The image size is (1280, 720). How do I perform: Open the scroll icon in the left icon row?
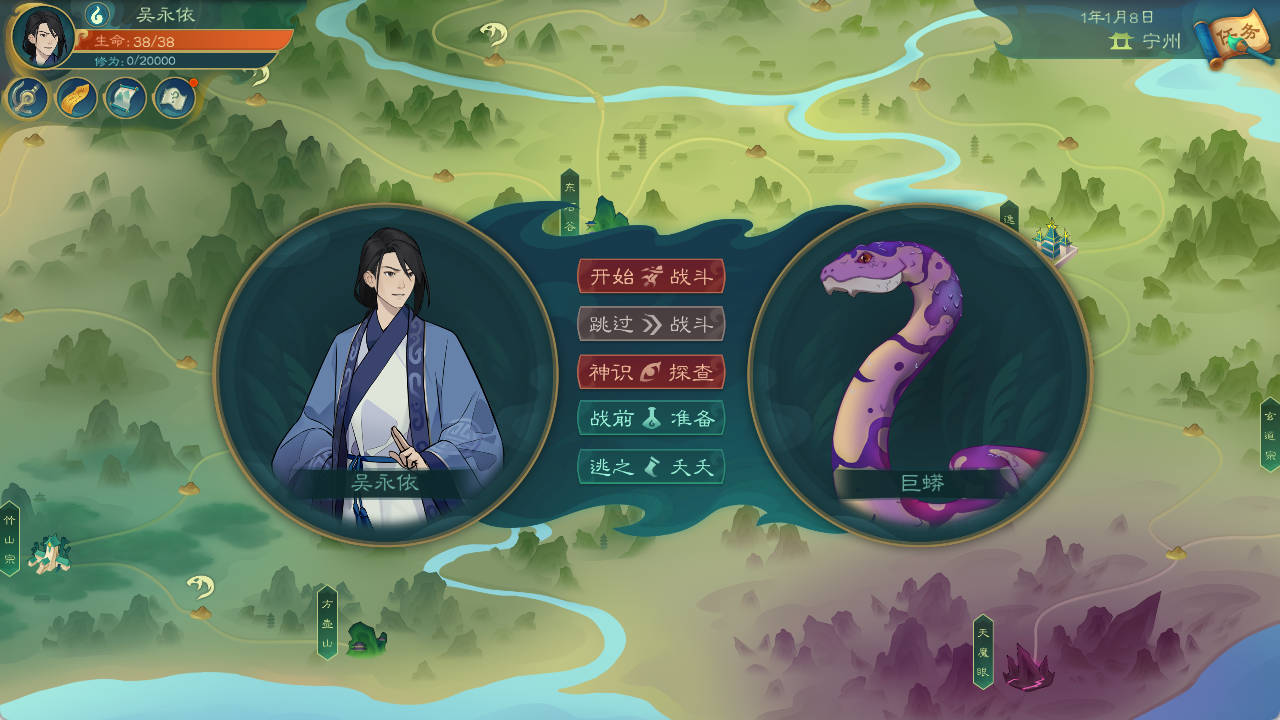pyautogui.click(x=124, y=98)
